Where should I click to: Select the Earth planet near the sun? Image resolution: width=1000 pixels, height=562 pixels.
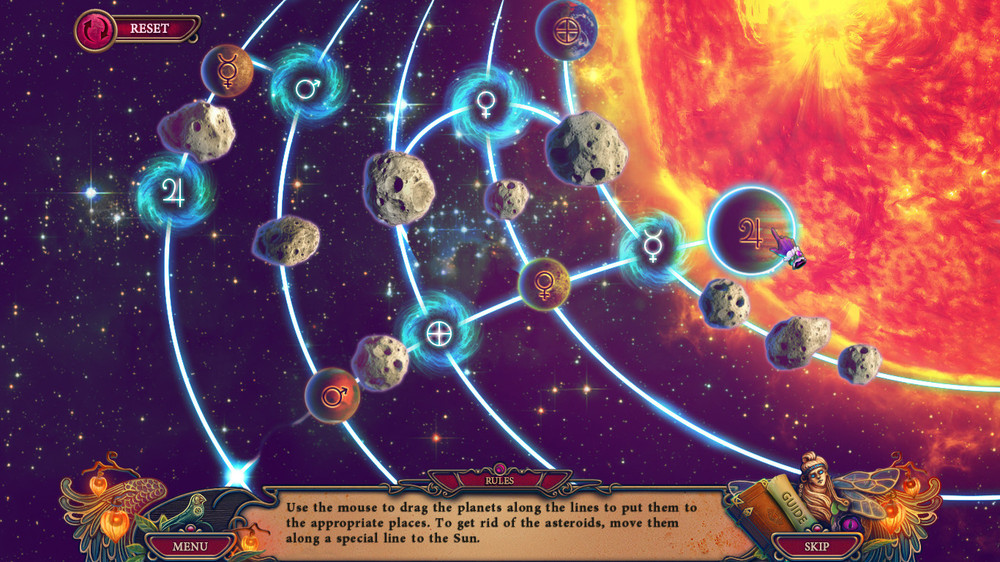[566, 28]
